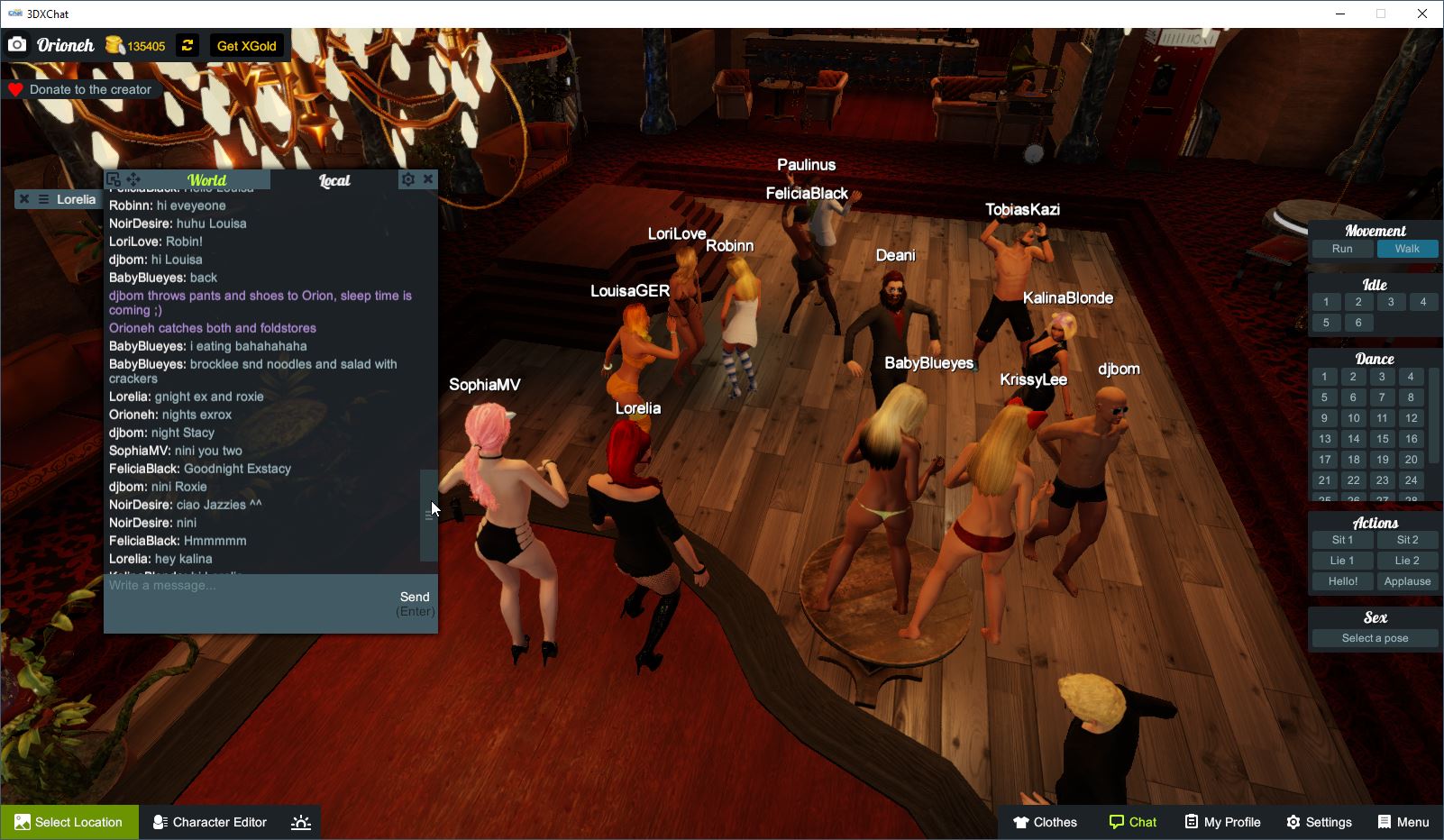The image size is (1444, 840).
Task: Enable Run movement mode
Action: [x=1342, y=249]
